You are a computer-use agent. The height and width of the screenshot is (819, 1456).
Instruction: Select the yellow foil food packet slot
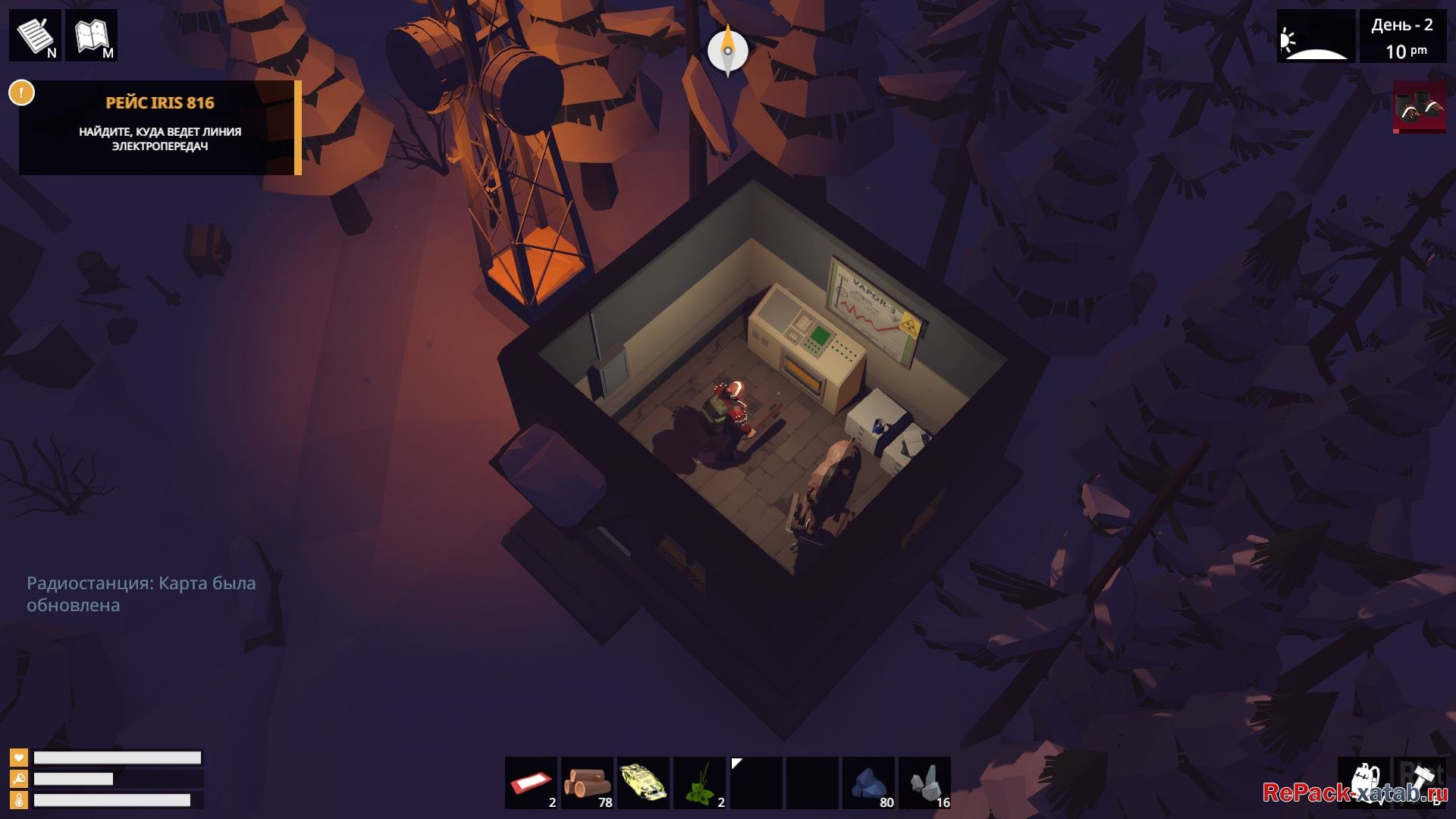point(643,783)
